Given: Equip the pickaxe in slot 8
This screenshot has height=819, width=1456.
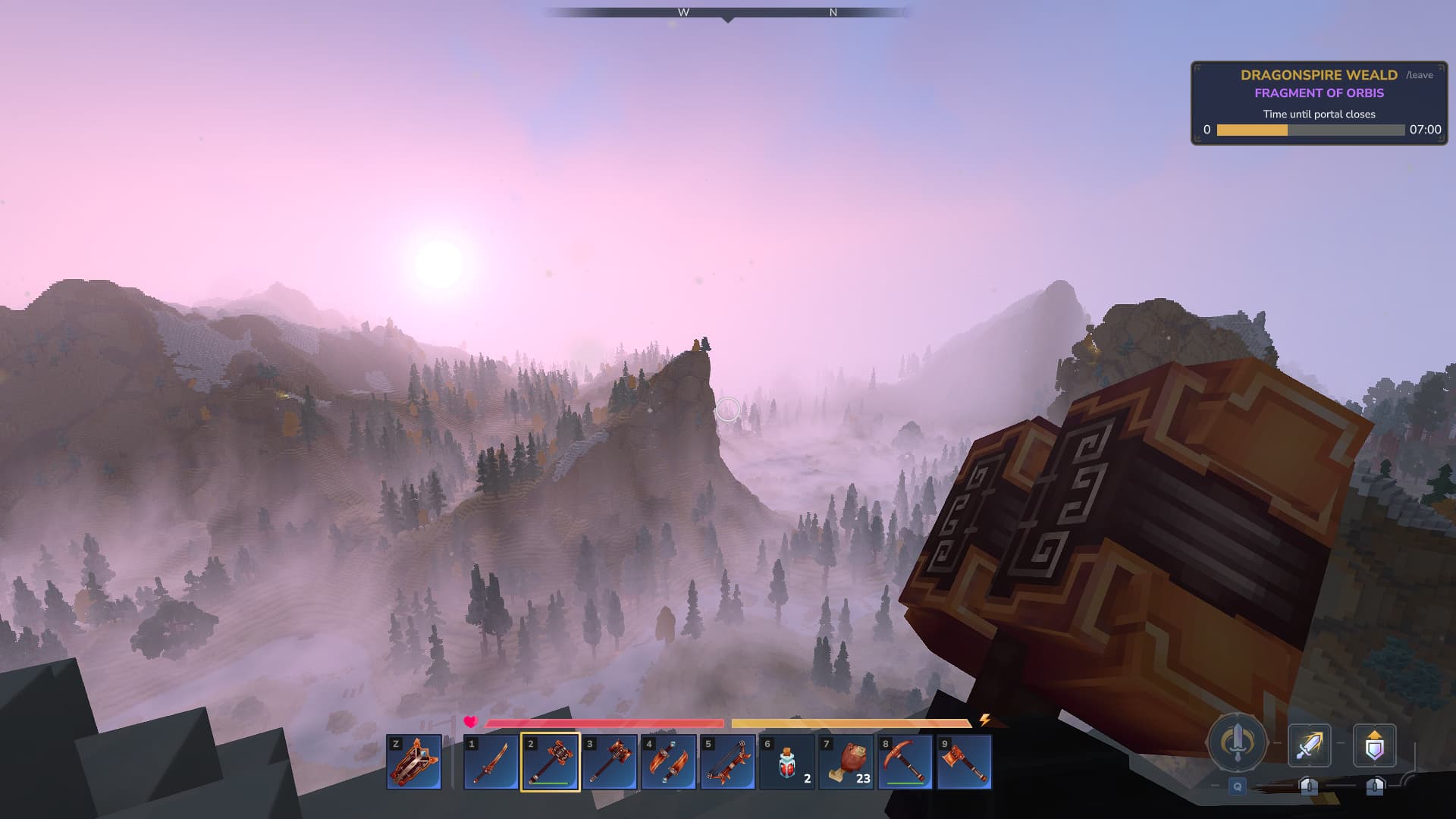Looking at the screenshot, I should click(905, 761).
